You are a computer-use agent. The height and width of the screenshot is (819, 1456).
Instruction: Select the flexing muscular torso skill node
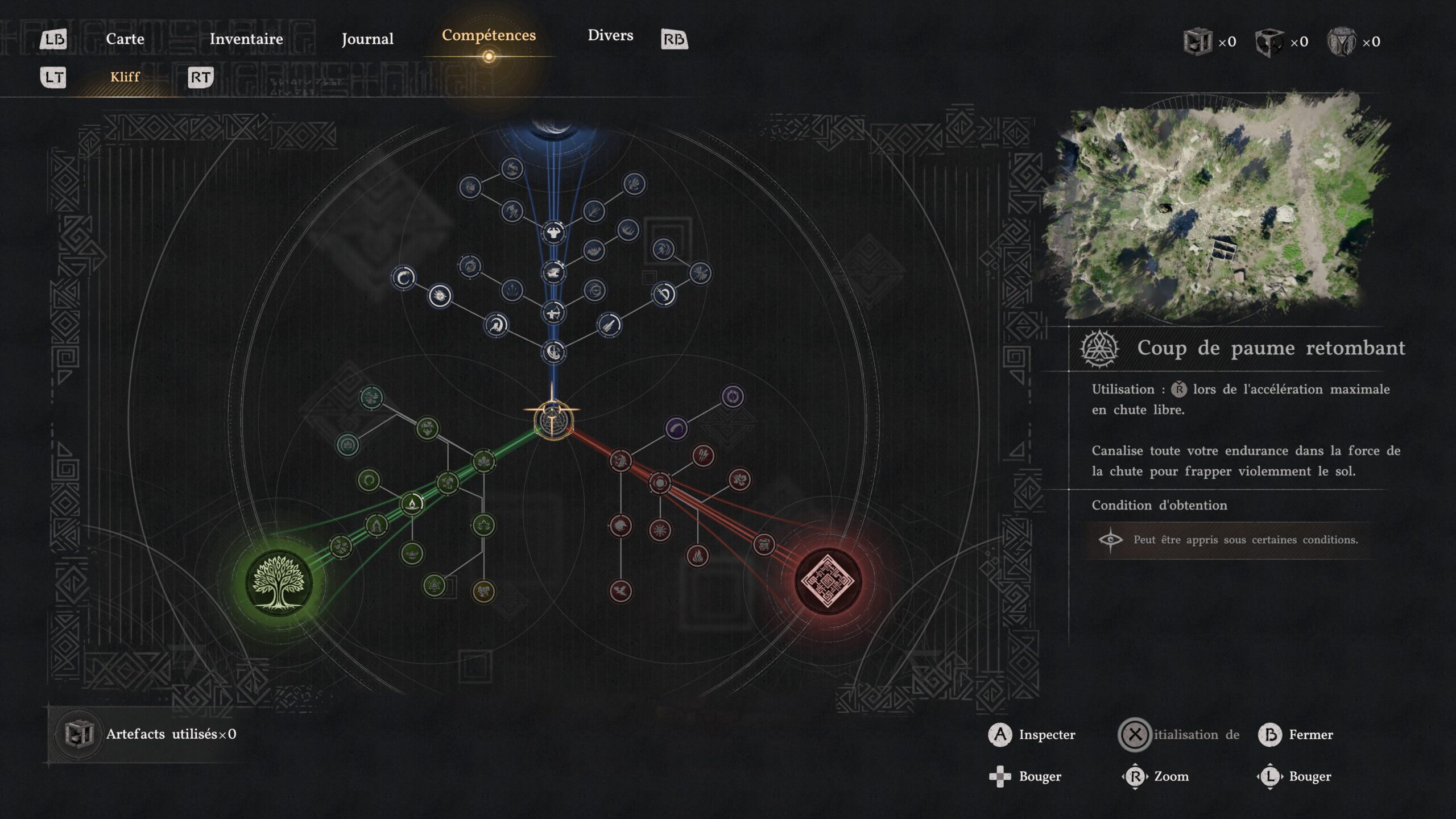click(553, 233)
